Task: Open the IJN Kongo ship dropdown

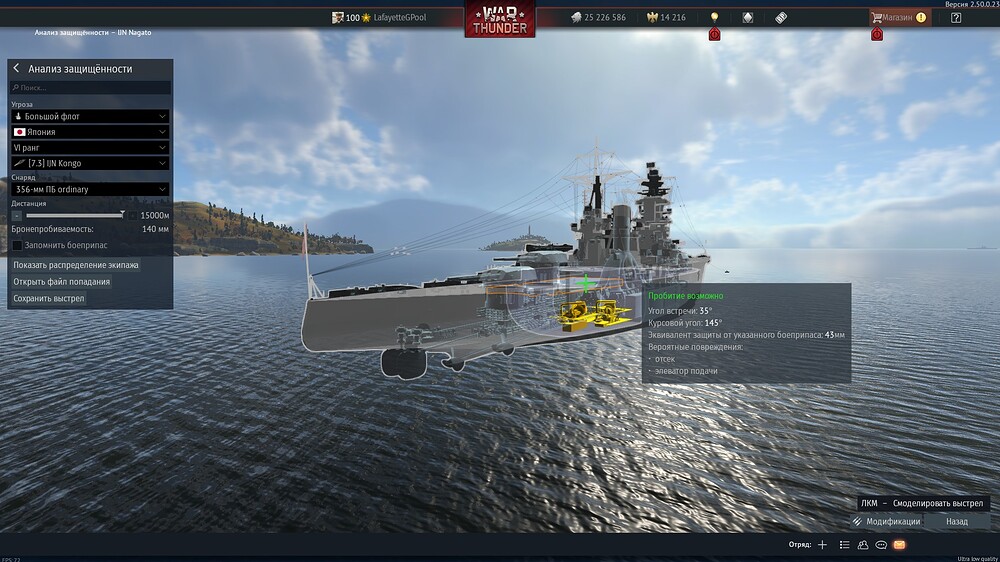Action: (90, 163)
